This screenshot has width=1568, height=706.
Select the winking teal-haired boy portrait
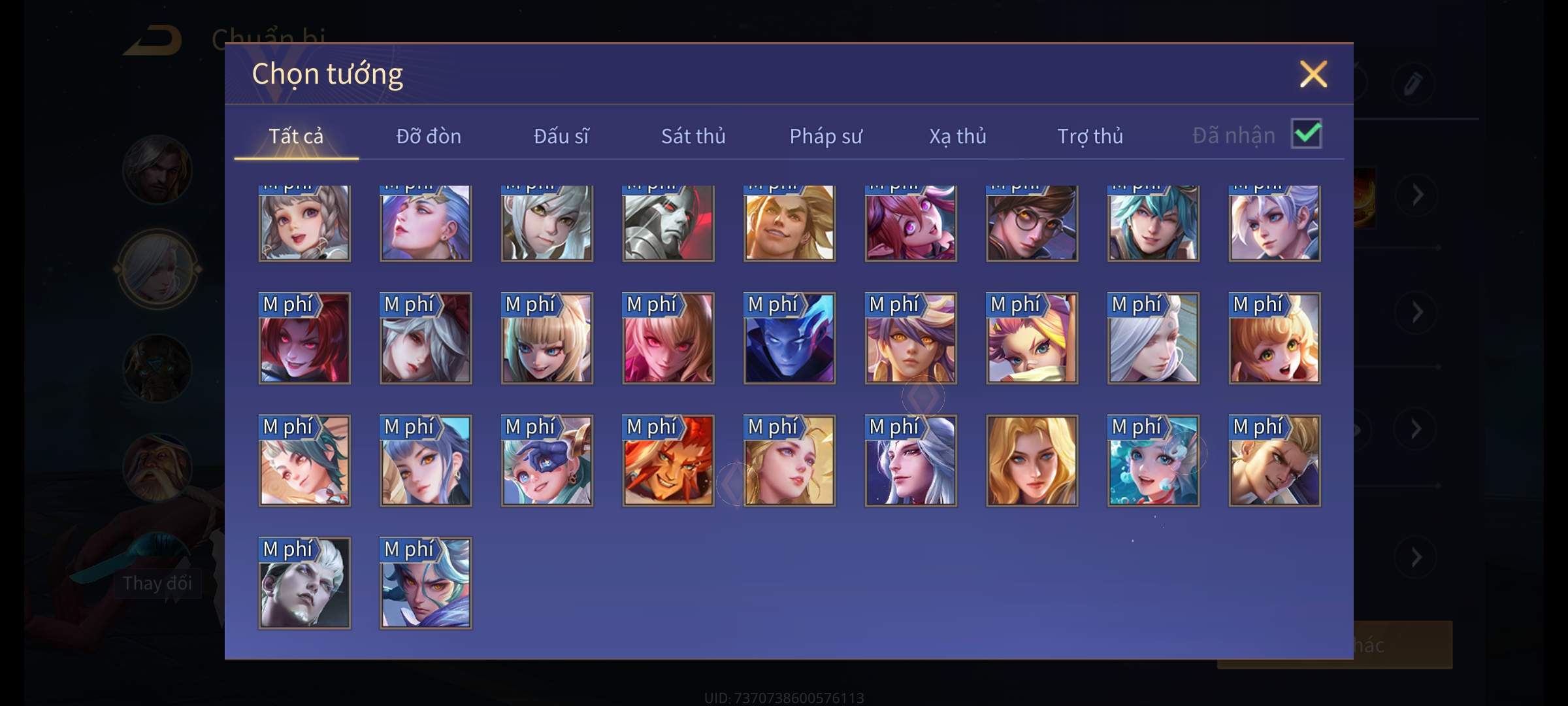(1153, 223)
